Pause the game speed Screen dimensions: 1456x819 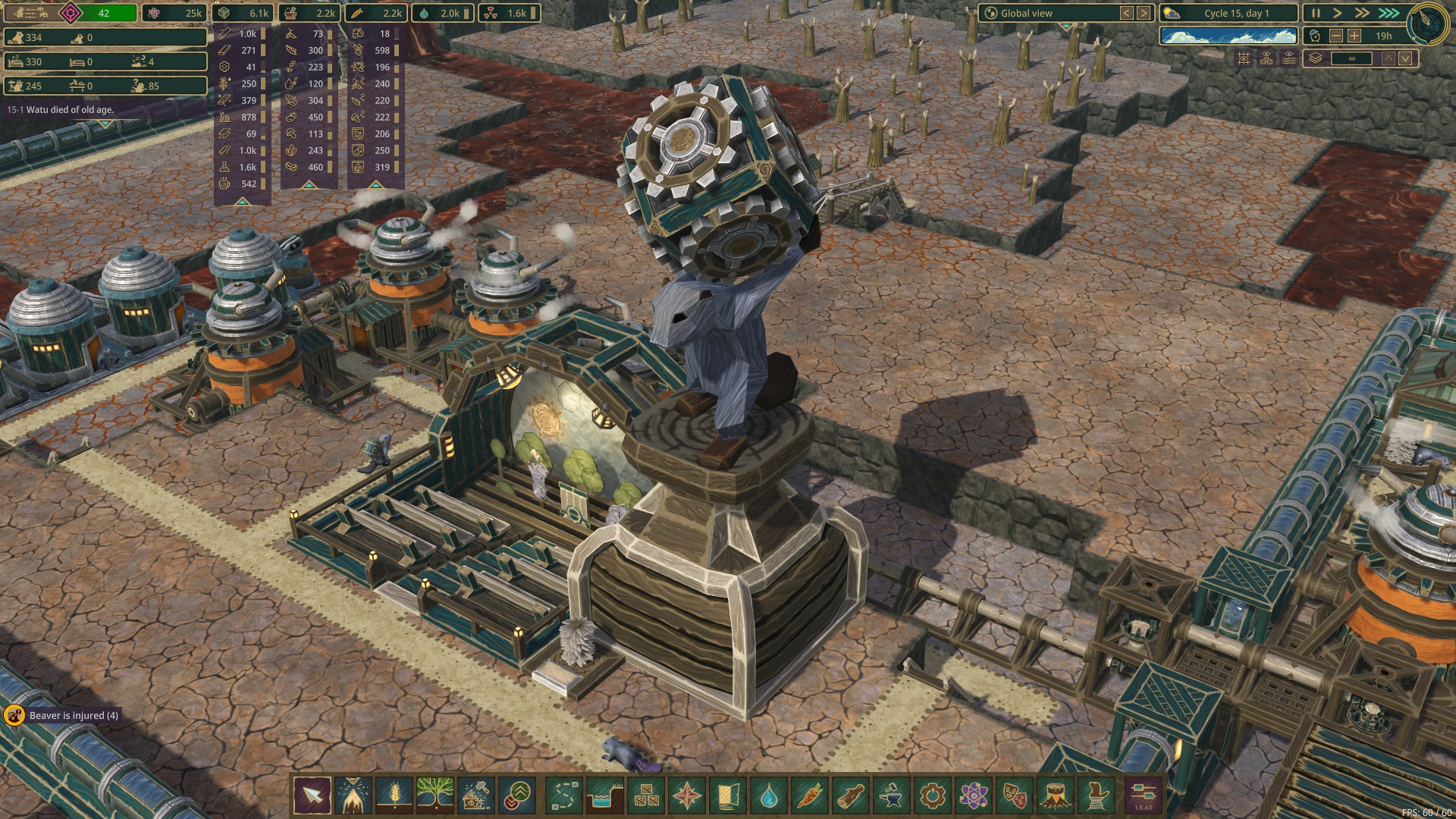1316,13
